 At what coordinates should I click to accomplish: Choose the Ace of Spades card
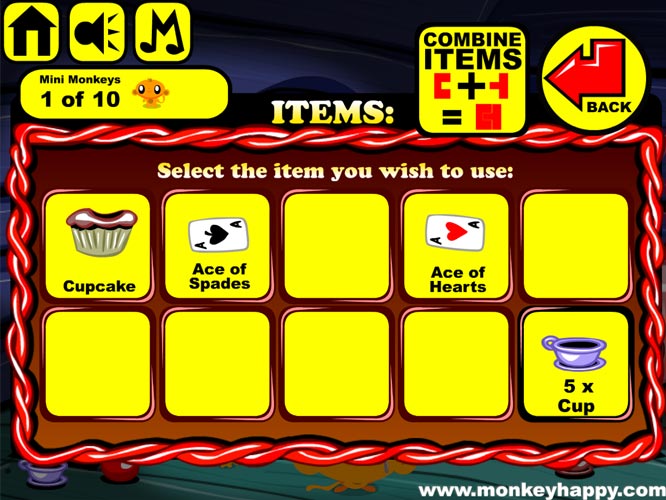click(x=217, y=246)
